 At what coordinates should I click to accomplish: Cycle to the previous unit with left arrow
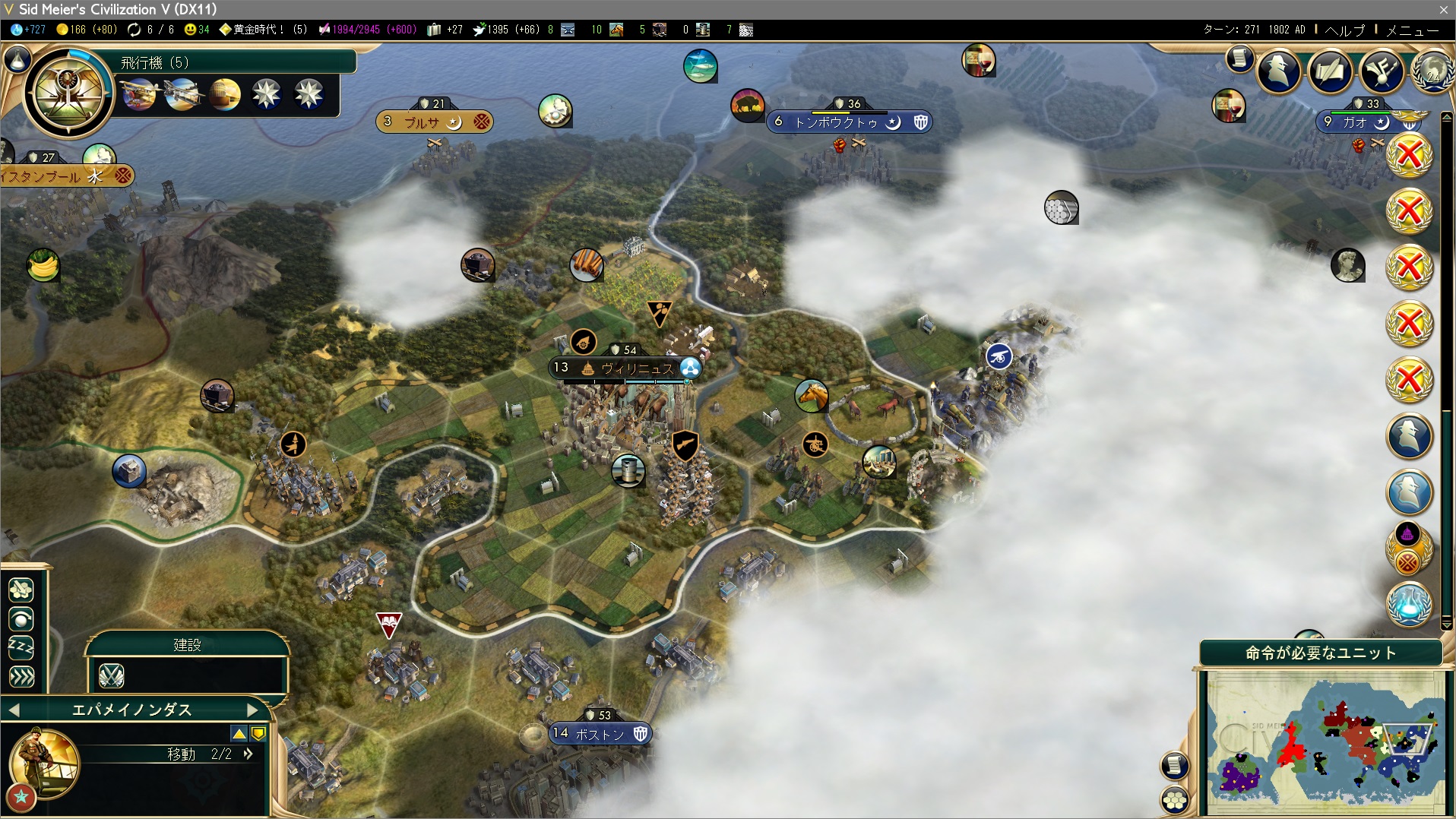[14, 710]
